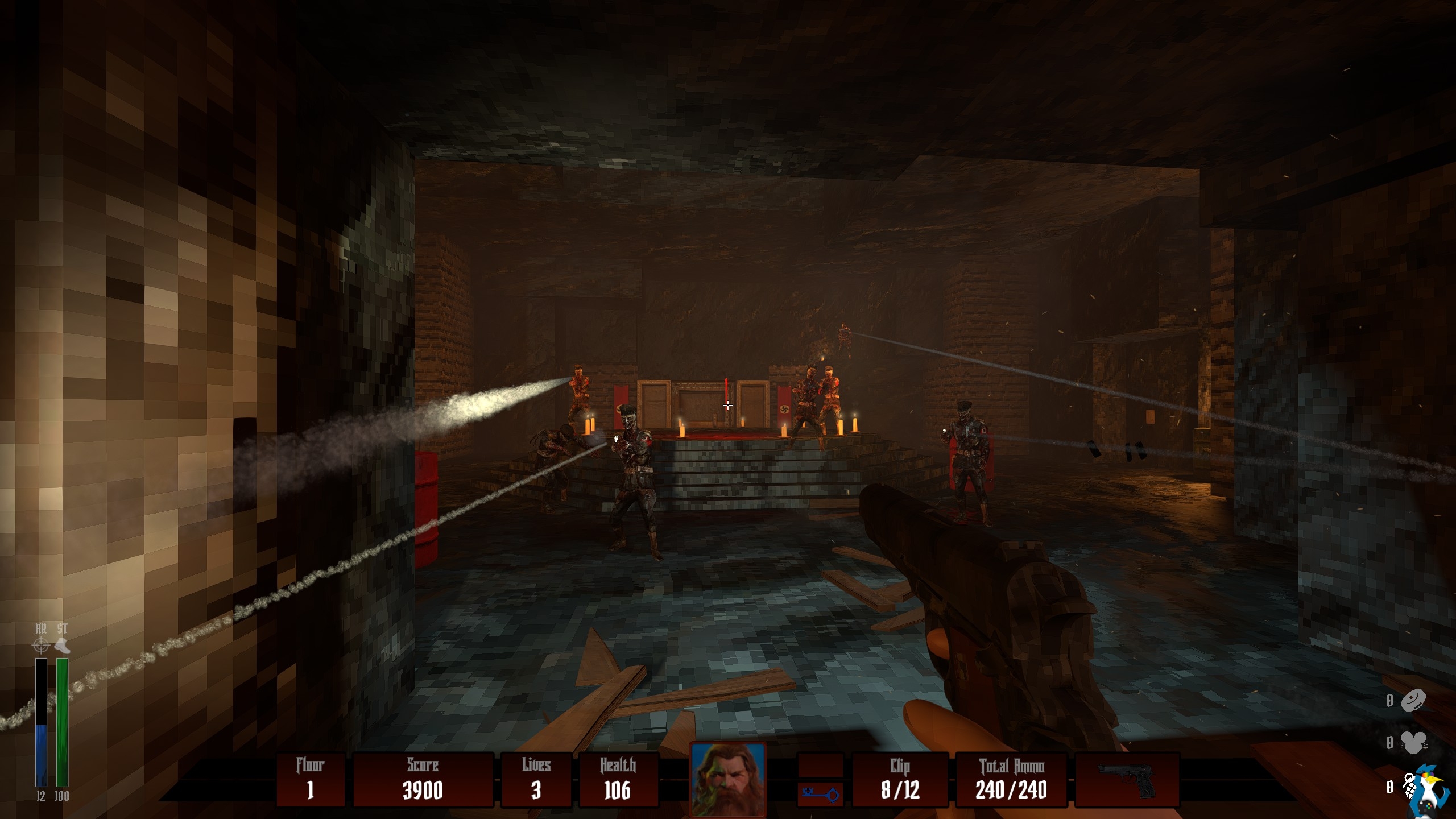Select the blue key icon
Image resolution: width=1456 pixels, height=819 pixels.
[x=820, y=793]
